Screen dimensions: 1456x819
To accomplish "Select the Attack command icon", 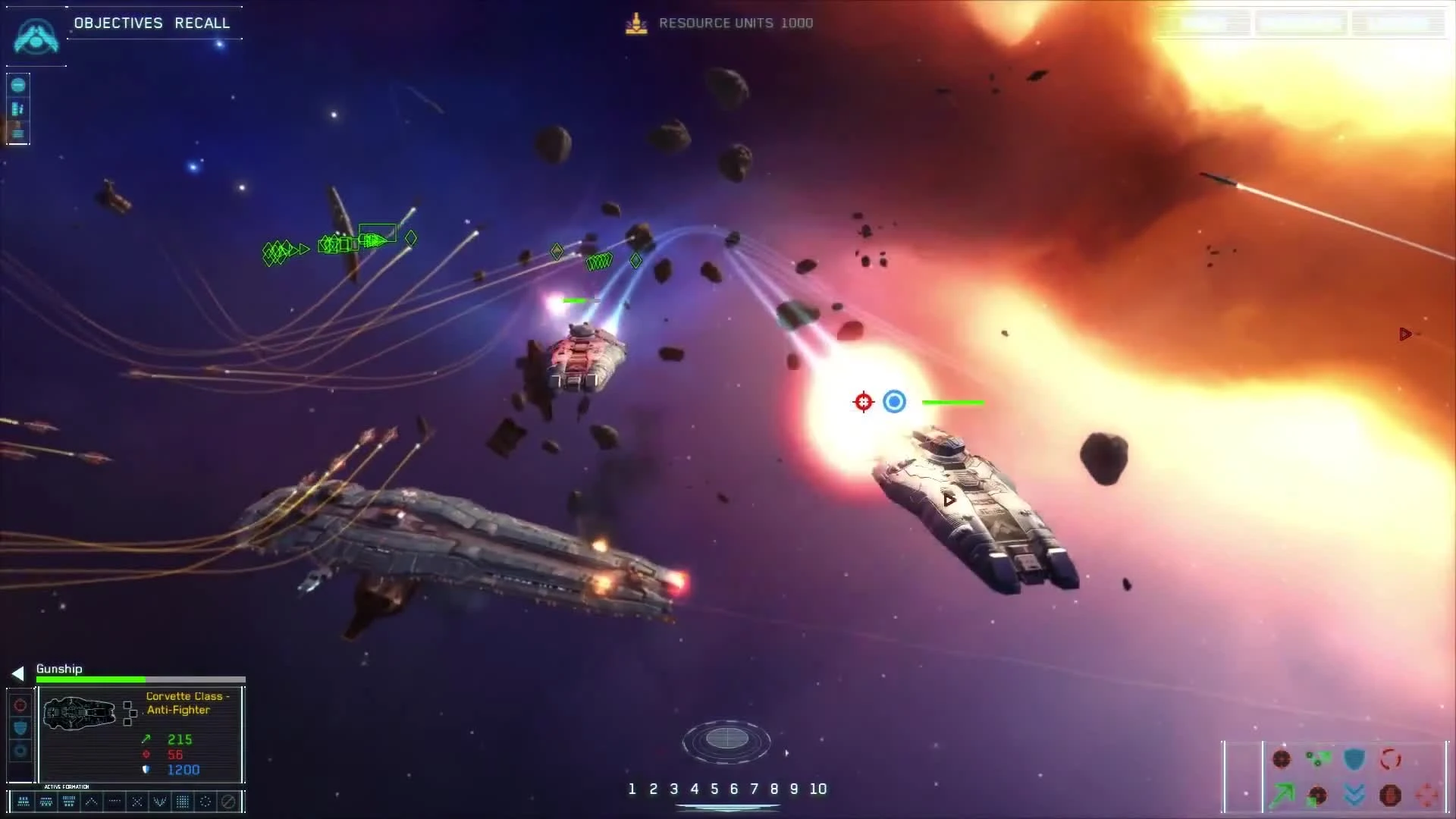I will tap(1282, 758).
